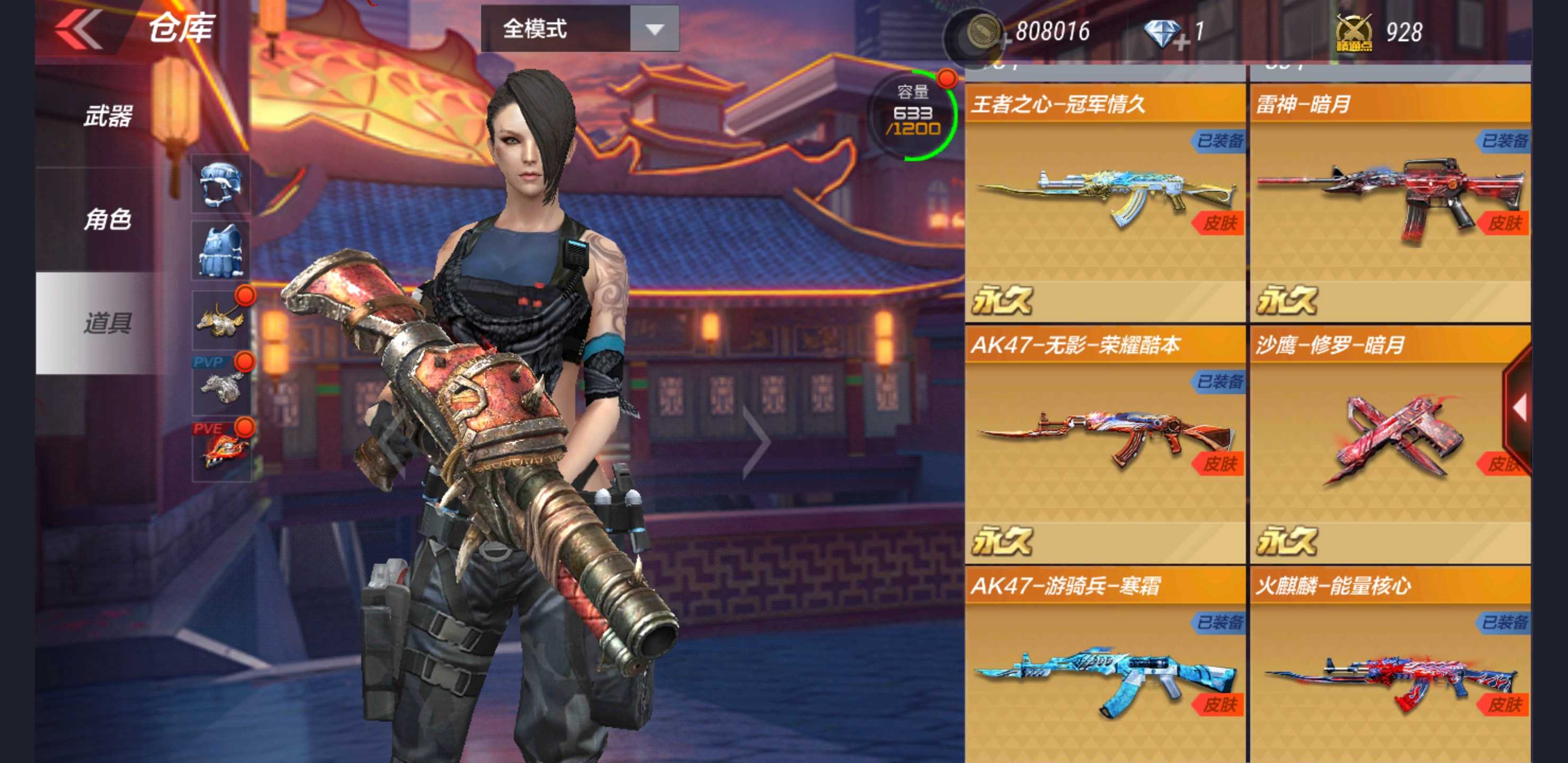The height and width of the screenshot is (763, 1568).
Task: Open the 全模式 mode dropdown
Action: [578, 30]
